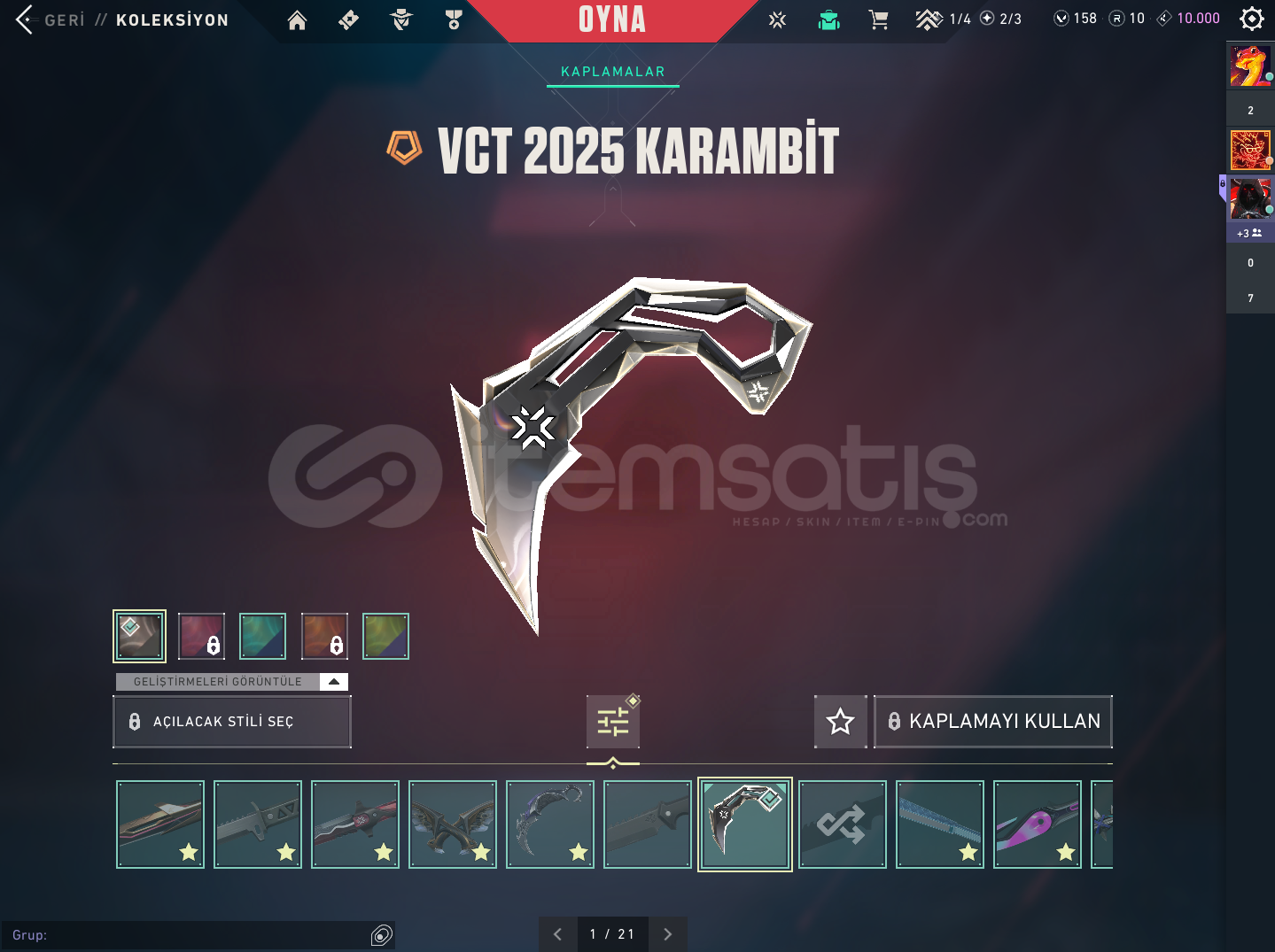The width and height of the screenshot is (1275, 952).
Task: Open the Career medal icon
Action: (x=453, y=19)
